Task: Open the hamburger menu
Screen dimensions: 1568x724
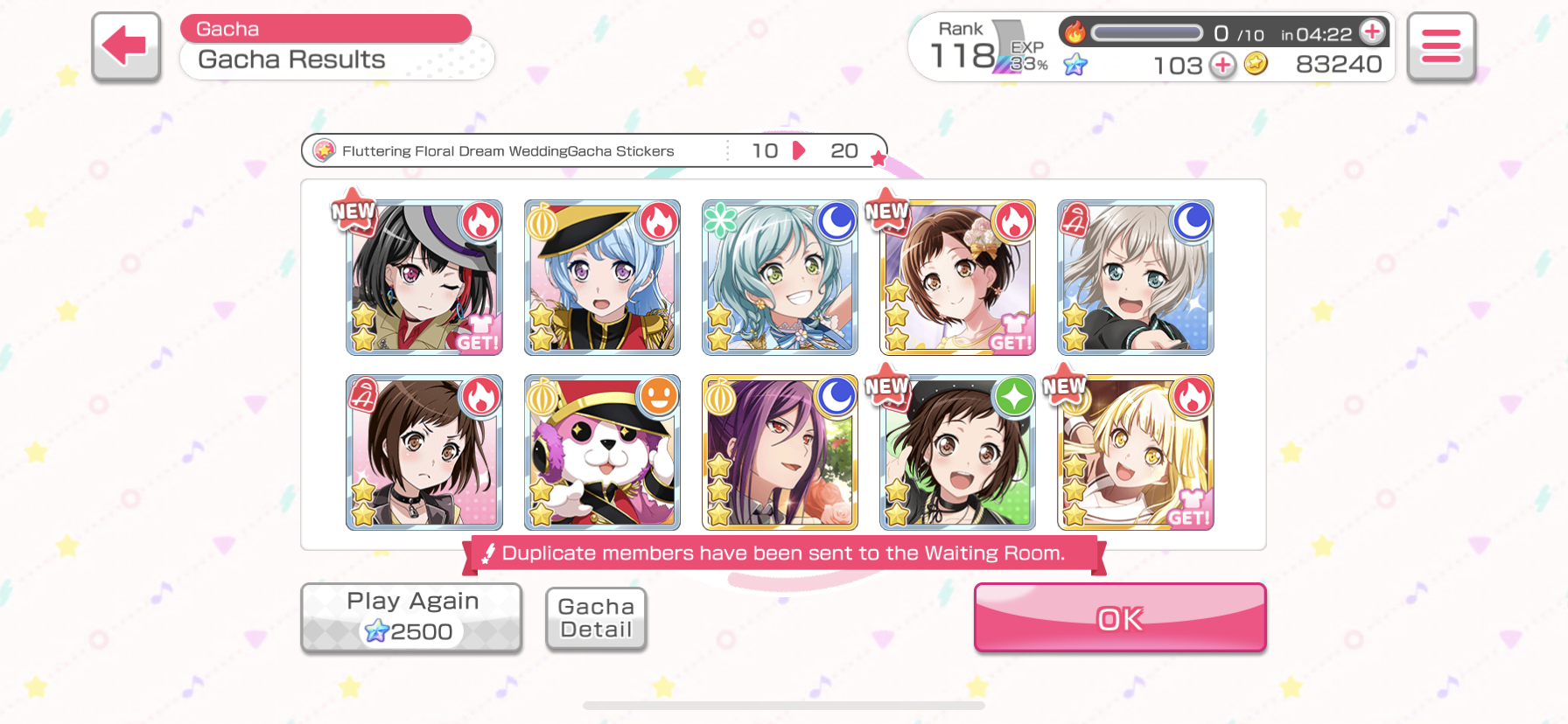Action: (x=1440, y=46)
